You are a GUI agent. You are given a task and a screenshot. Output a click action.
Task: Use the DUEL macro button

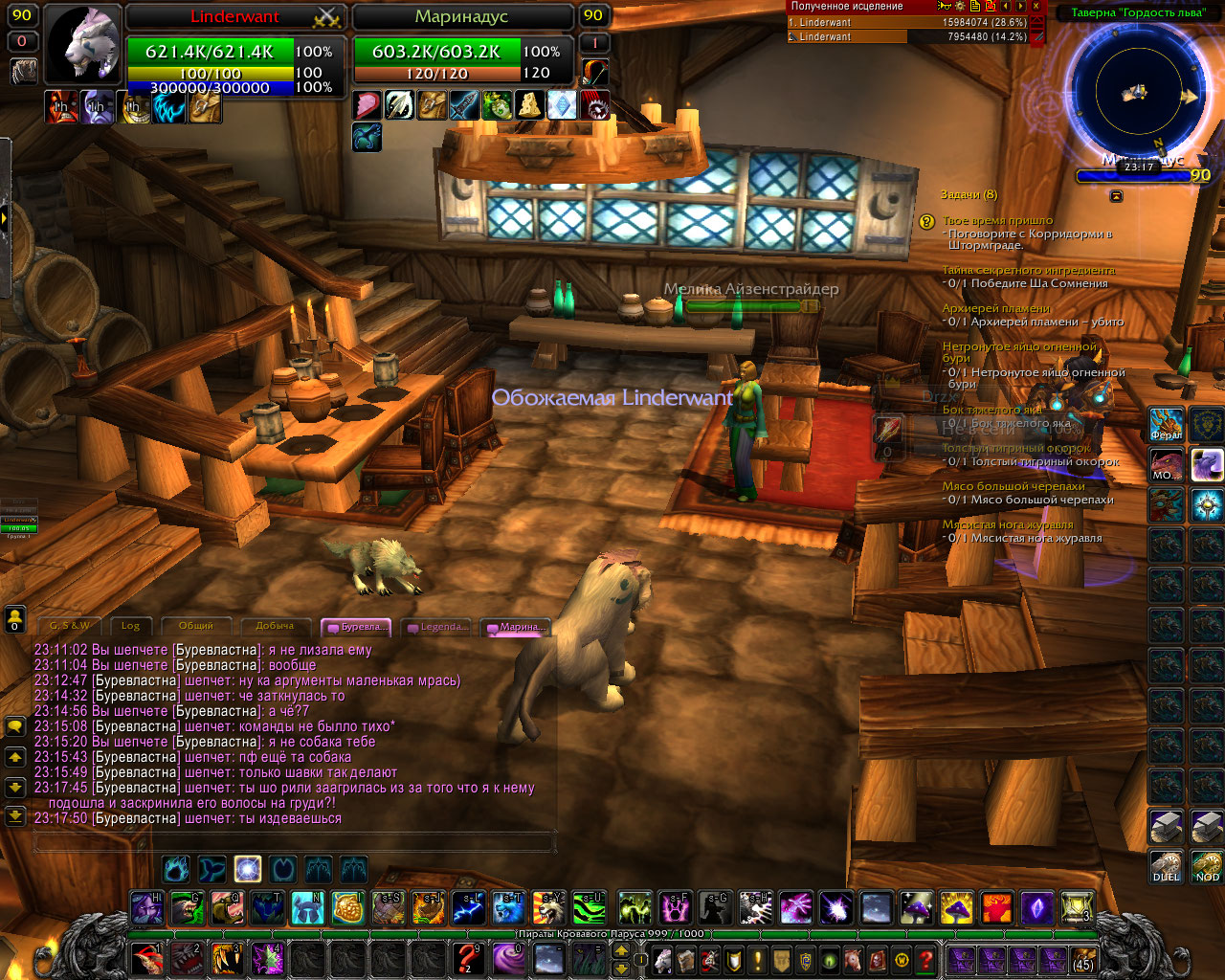[1166, 866]
